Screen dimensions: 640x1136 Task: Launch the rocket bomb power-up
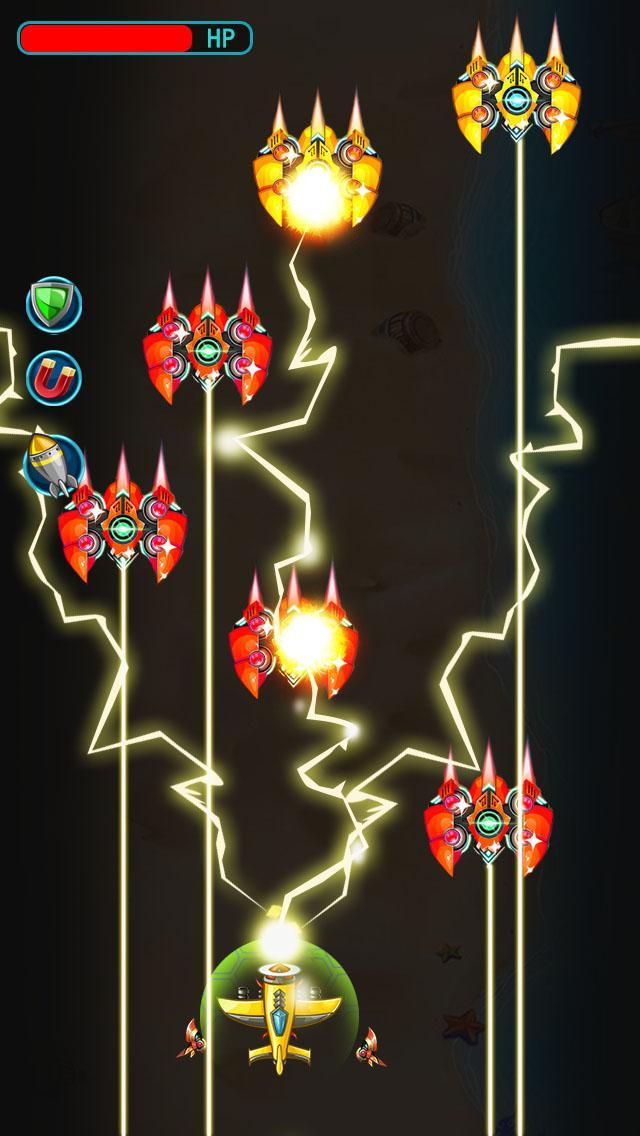tap(51, 462)
